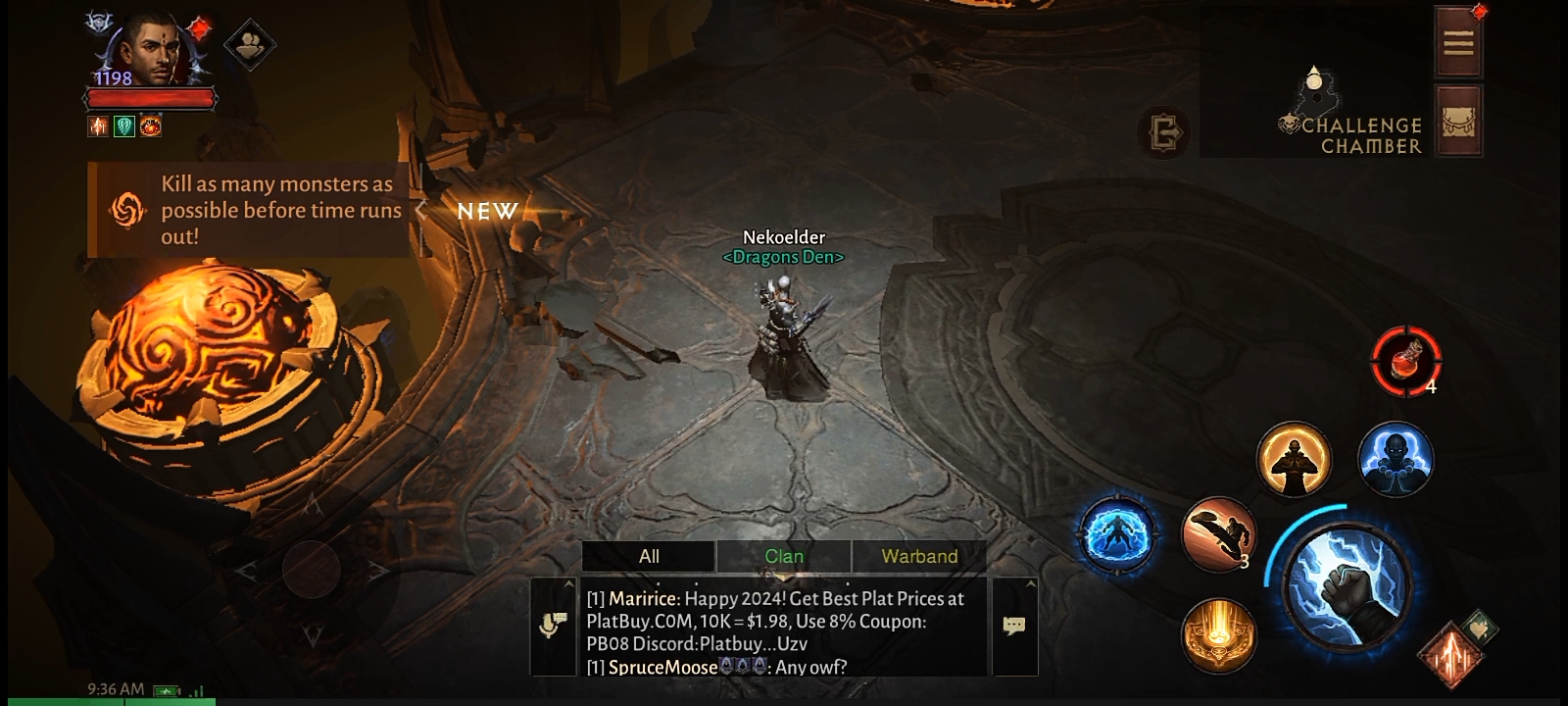
Task: Switch chat to Warband tab
Action: pyautogui.click(x=919, y=556)
